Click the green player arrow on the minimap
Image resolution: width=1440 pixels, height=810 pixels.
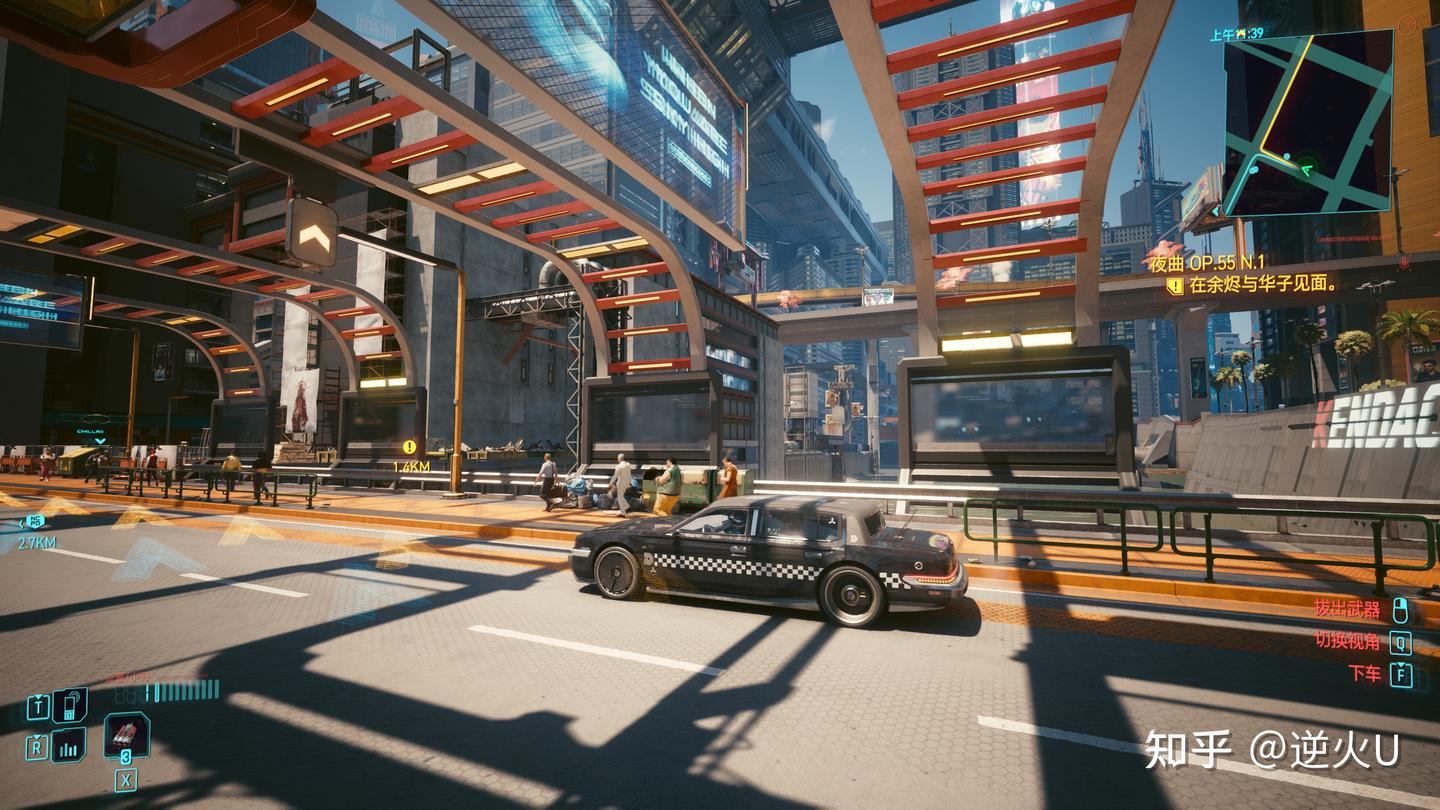1310,170
